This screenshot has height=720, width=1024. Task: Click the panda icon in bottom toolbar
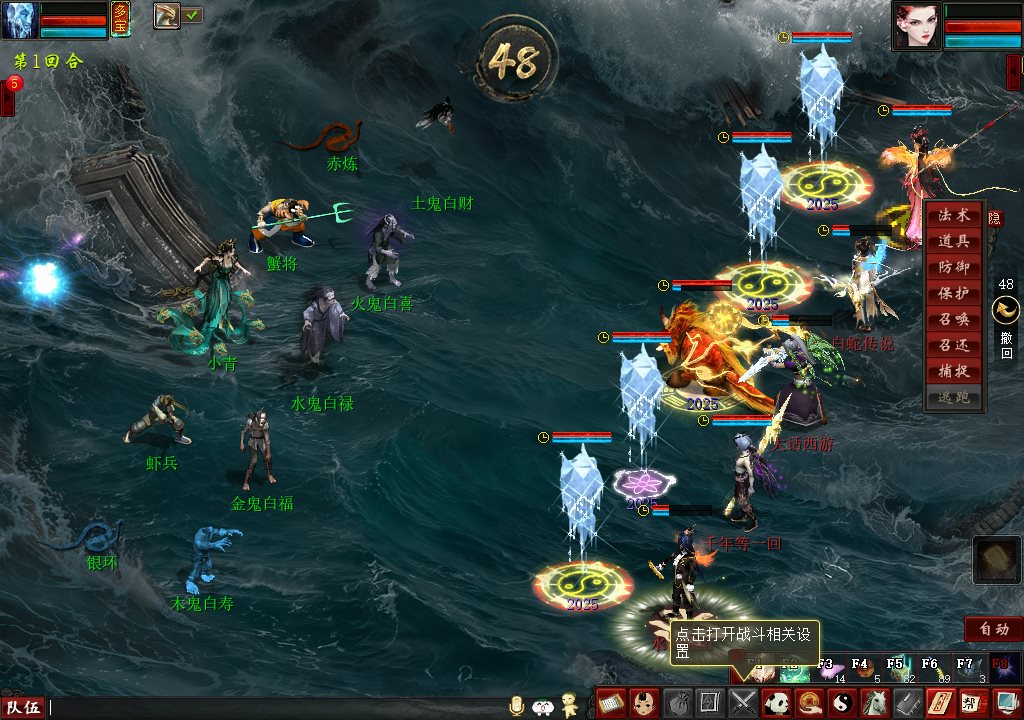[x=775, y=703]
